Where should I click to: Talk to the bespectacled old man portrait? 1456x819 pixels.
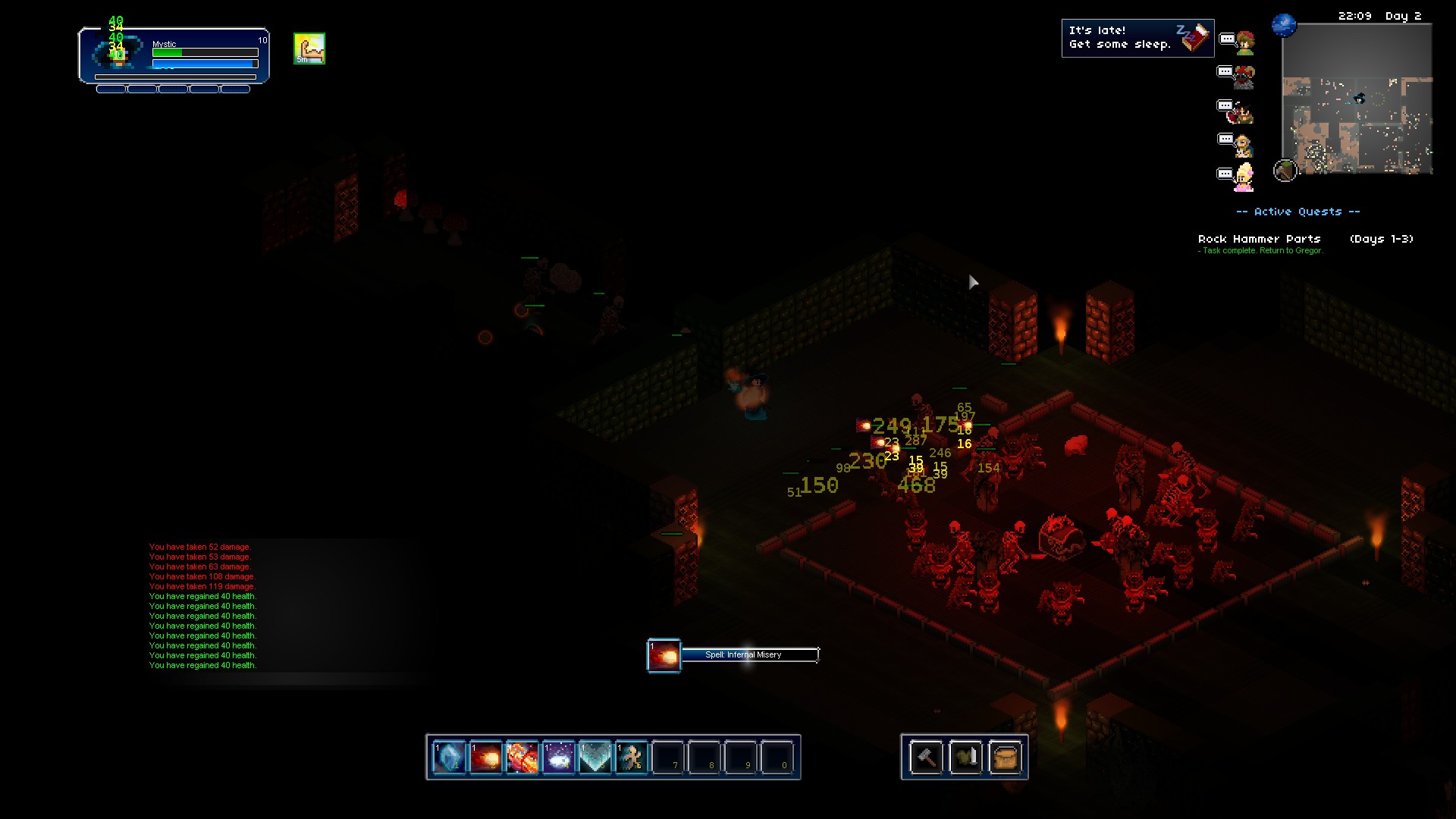tap(1243, 144)
